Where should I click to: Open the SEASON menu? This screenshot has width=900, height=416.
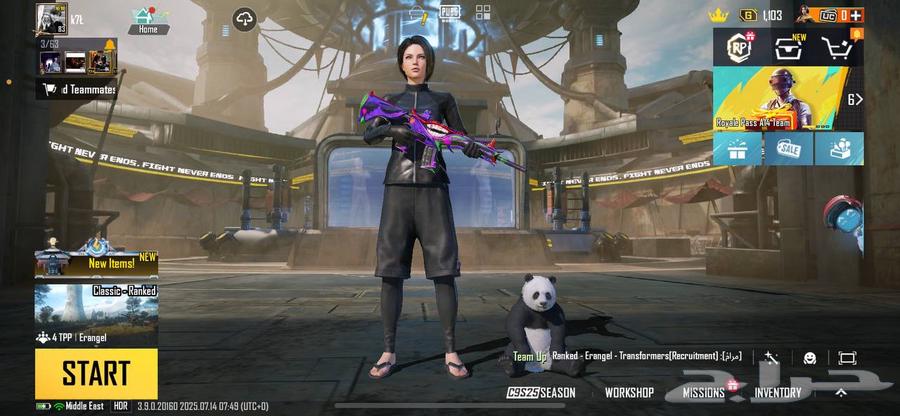click(x=542, y=393)
